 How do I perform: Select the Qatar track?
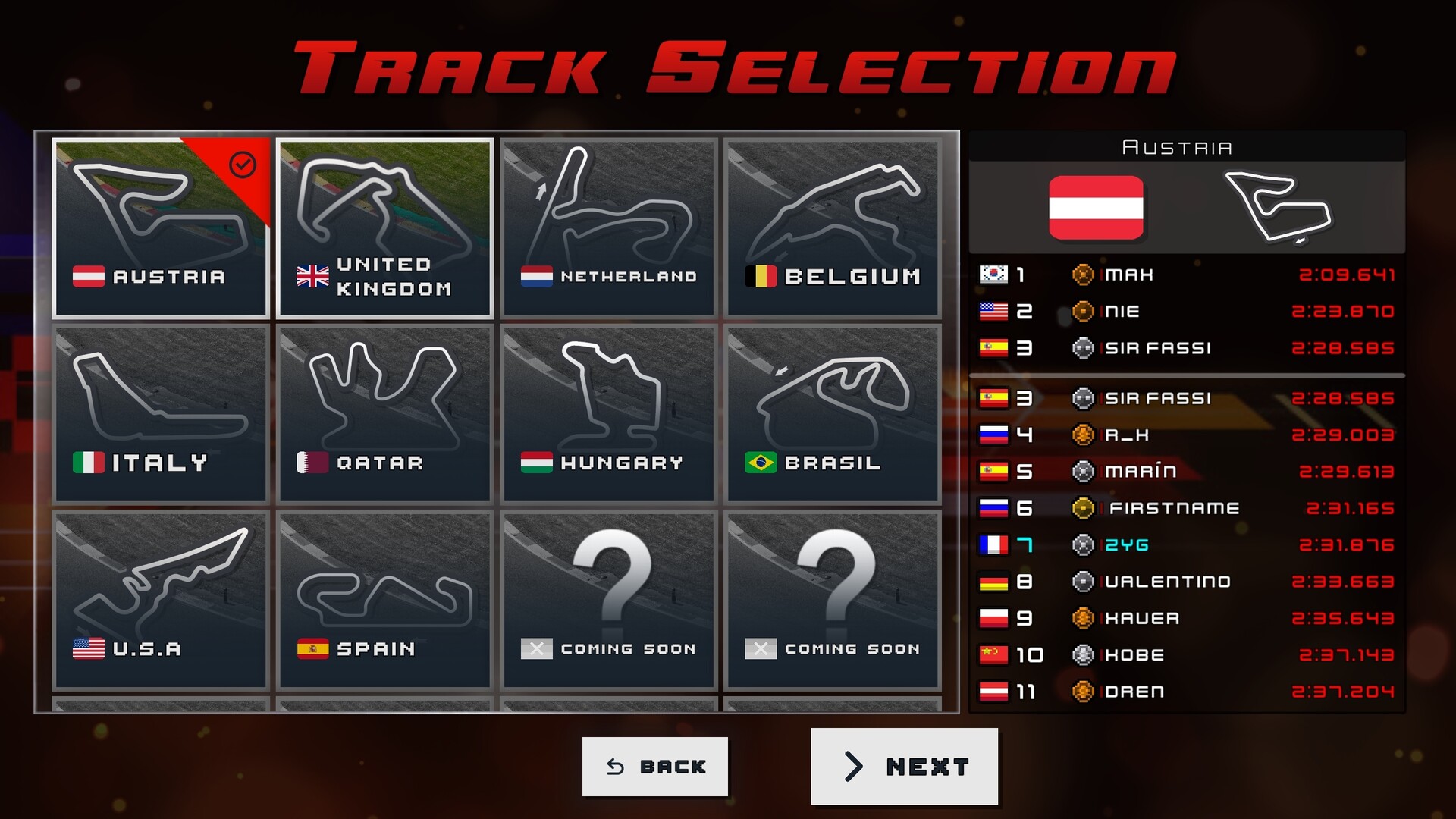384,413
